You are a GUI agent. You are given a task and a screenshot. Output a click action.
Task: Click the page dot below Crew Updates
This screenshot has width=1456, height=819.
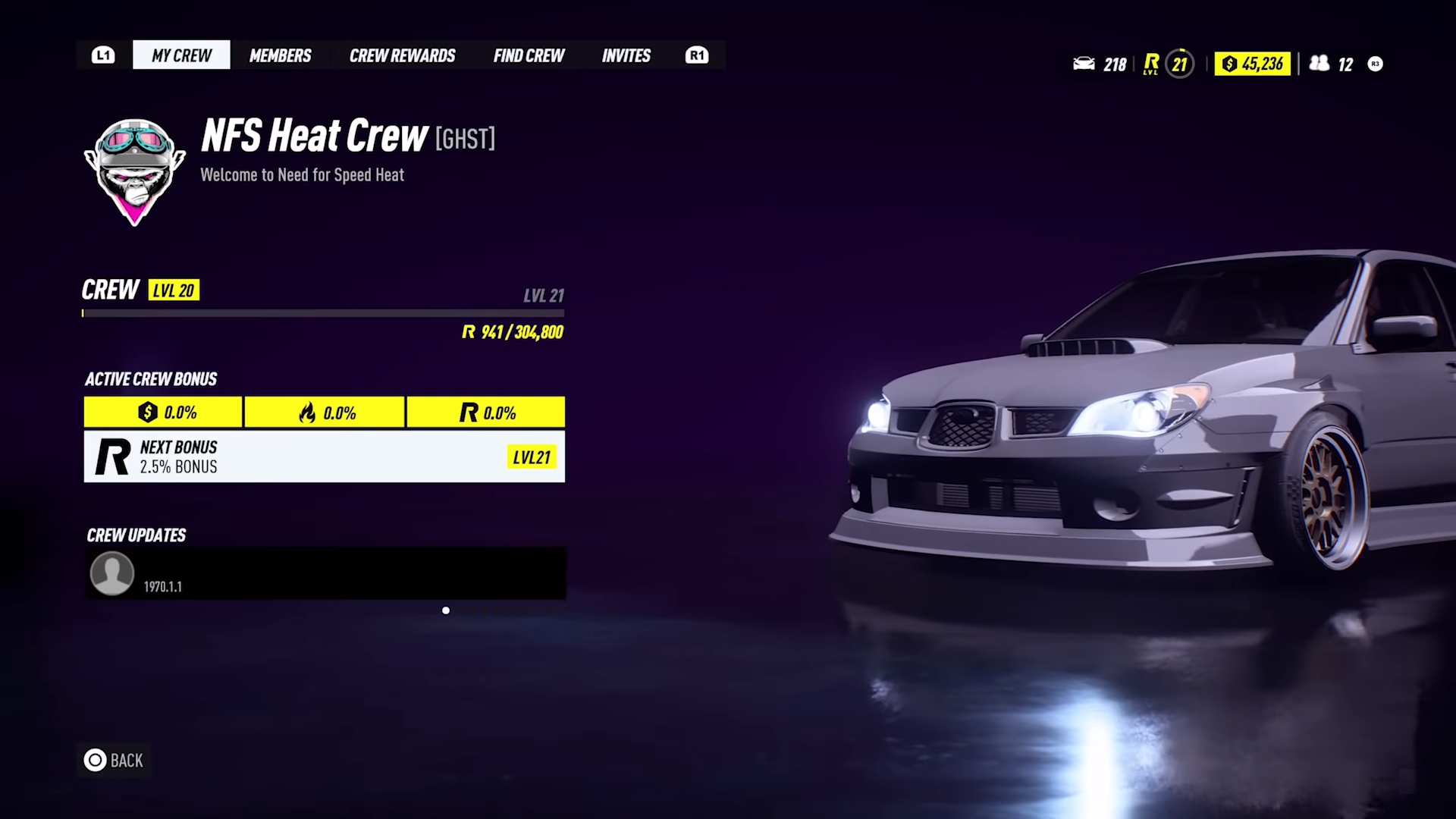[446, 610]
